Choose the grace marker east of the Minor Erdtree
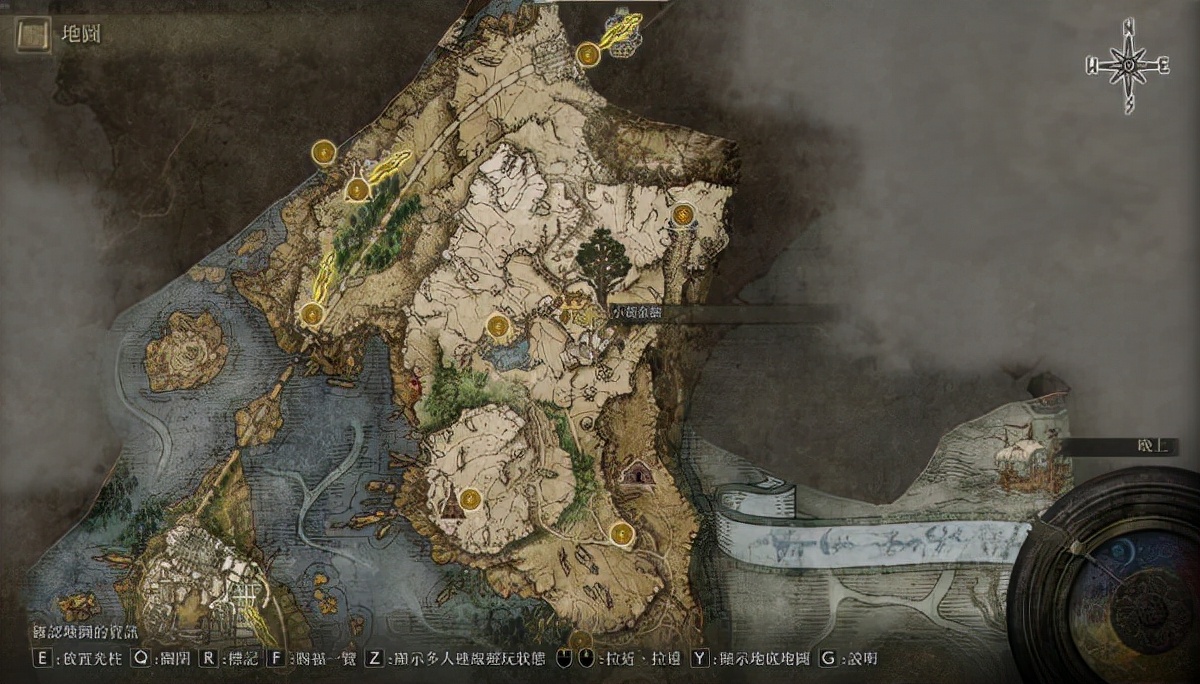The height and width of the screenshot is (684, 1200). (x=684, y=215)
